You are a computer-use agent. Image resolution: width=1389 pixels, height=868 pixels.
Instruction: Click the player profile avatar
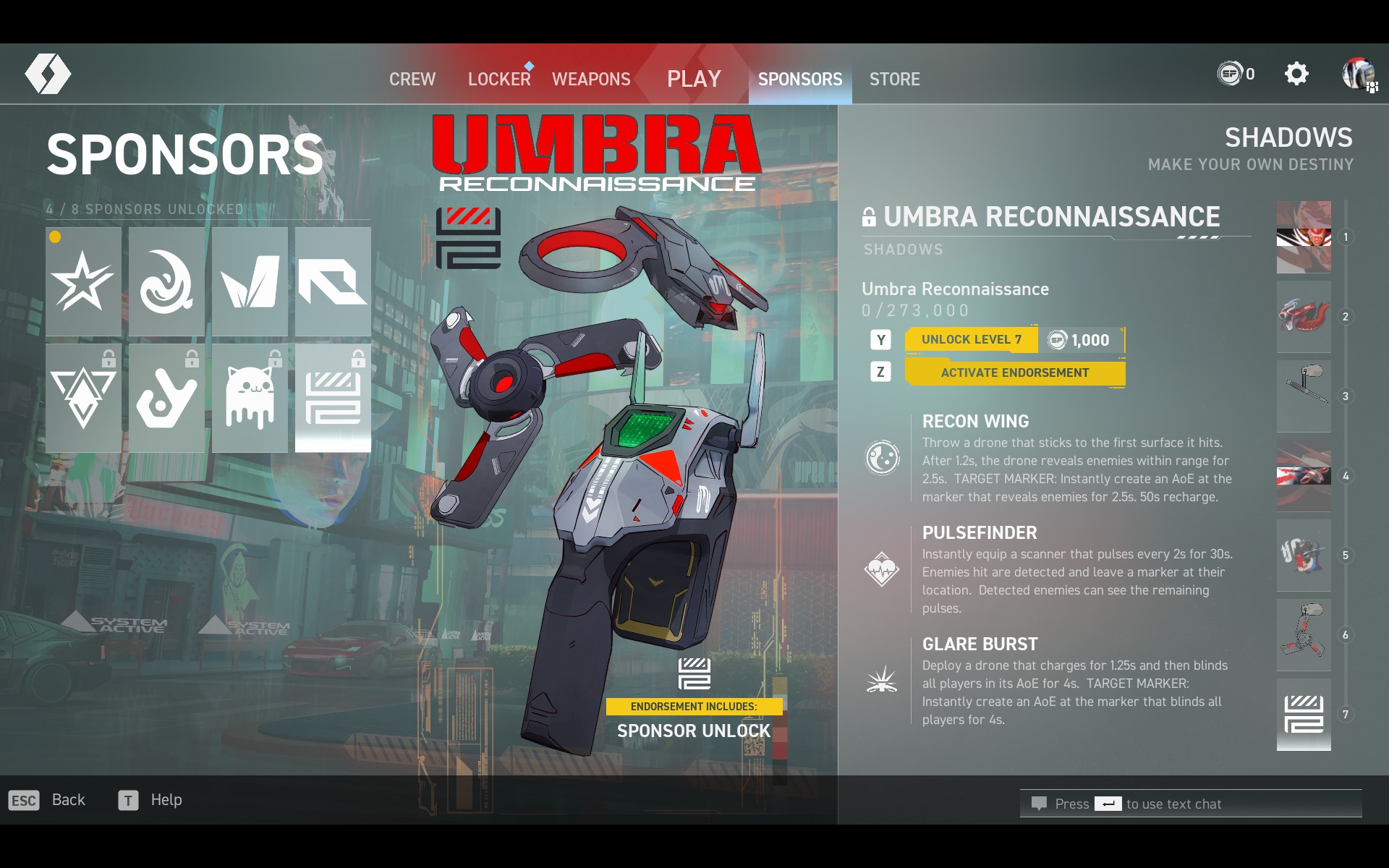pyautogui.click(x=1358, y=74)
